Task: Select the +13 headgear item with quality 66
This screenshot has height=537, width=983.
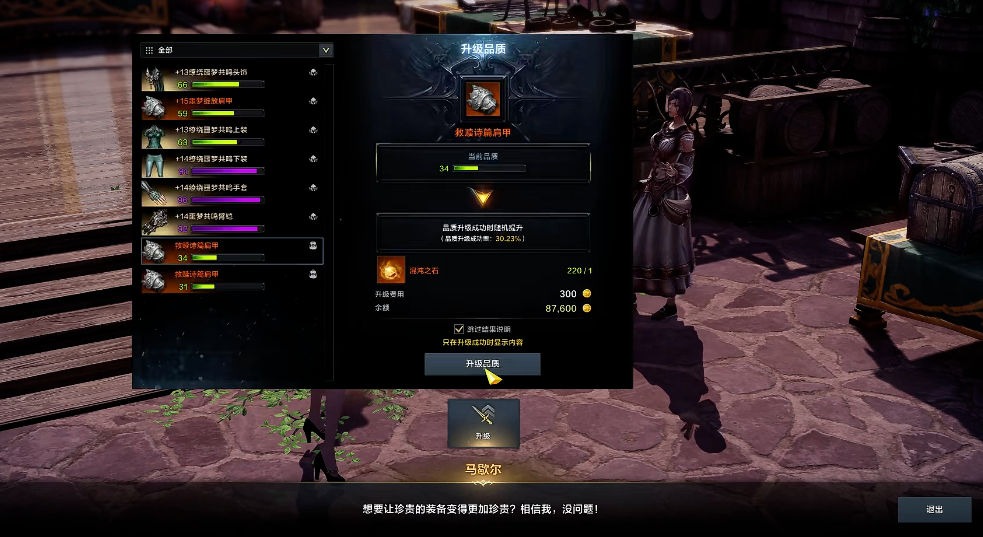Action: click(x=232, y=78)
